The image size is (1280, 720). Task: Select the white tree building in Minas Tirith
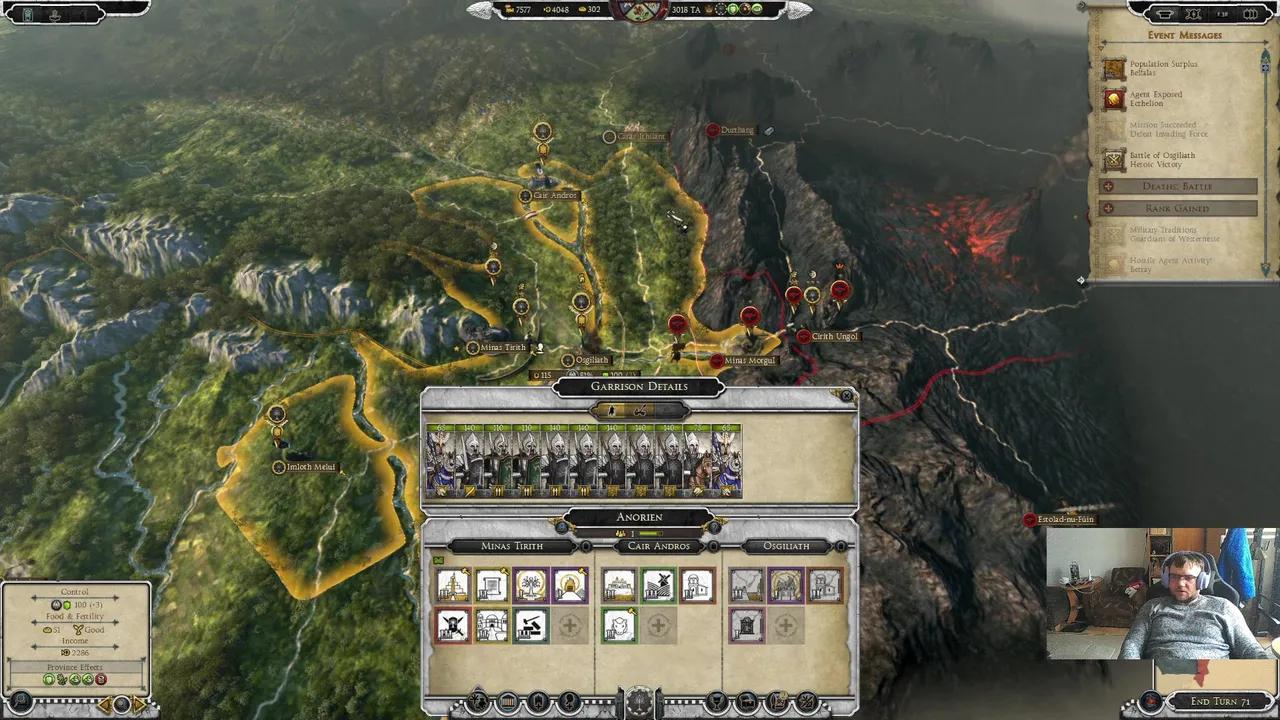click(531, 586)
